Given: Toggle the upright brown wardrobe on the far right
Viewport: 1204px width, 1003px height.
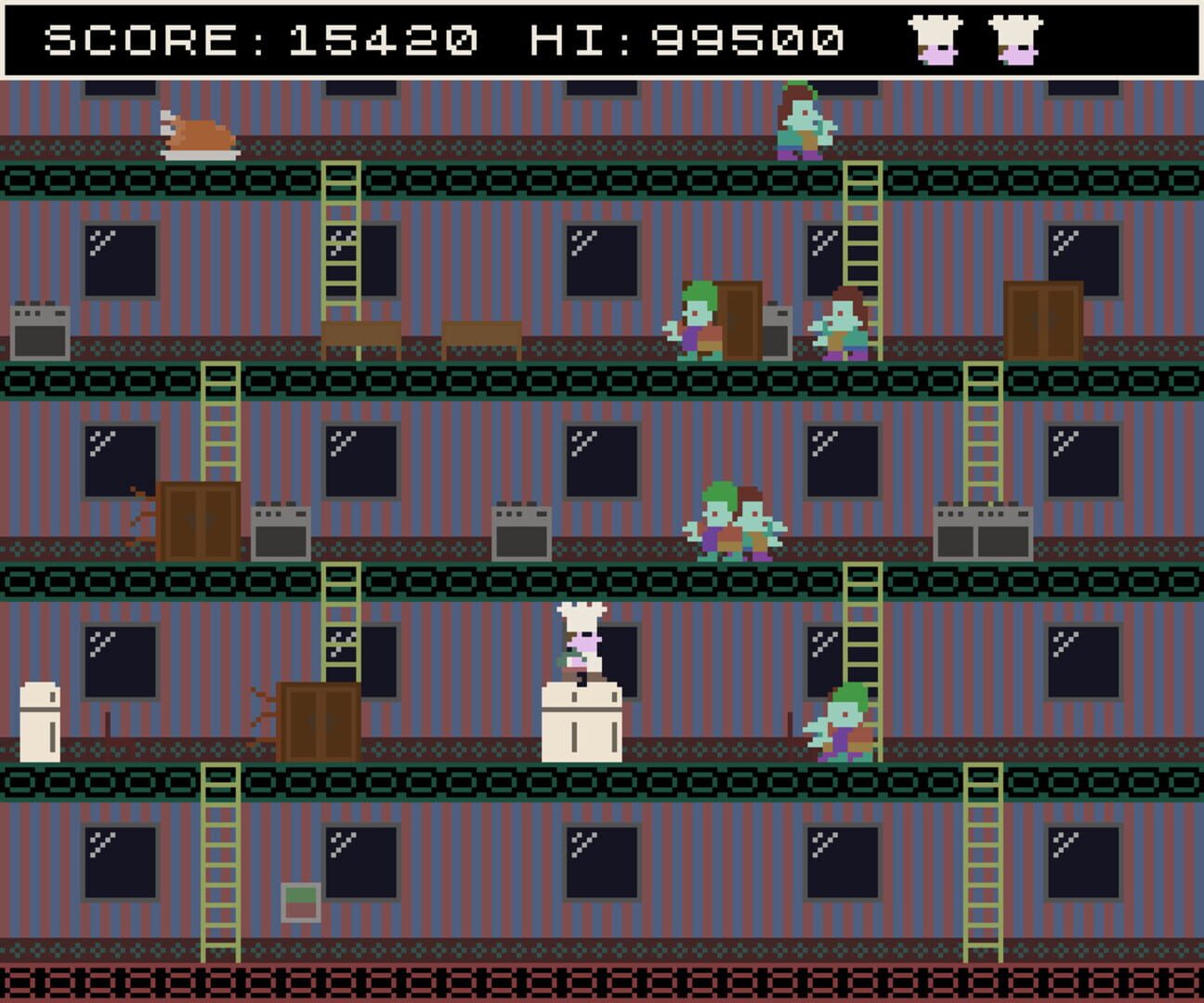Looking at the screenshot, I should click(1045, 320).
